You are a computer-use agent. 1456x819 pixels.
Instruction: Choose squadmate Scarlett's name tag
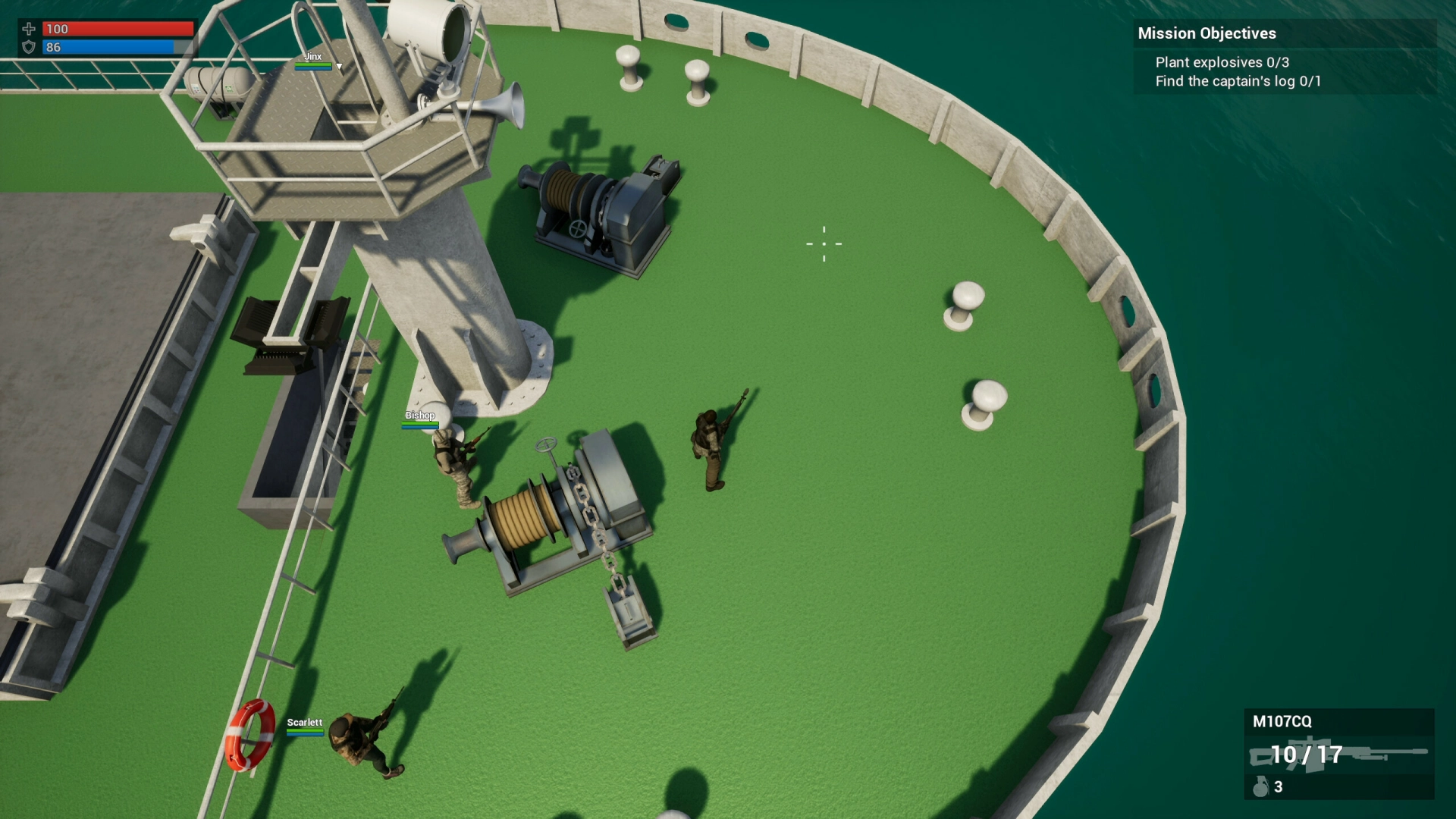[304, 723]
